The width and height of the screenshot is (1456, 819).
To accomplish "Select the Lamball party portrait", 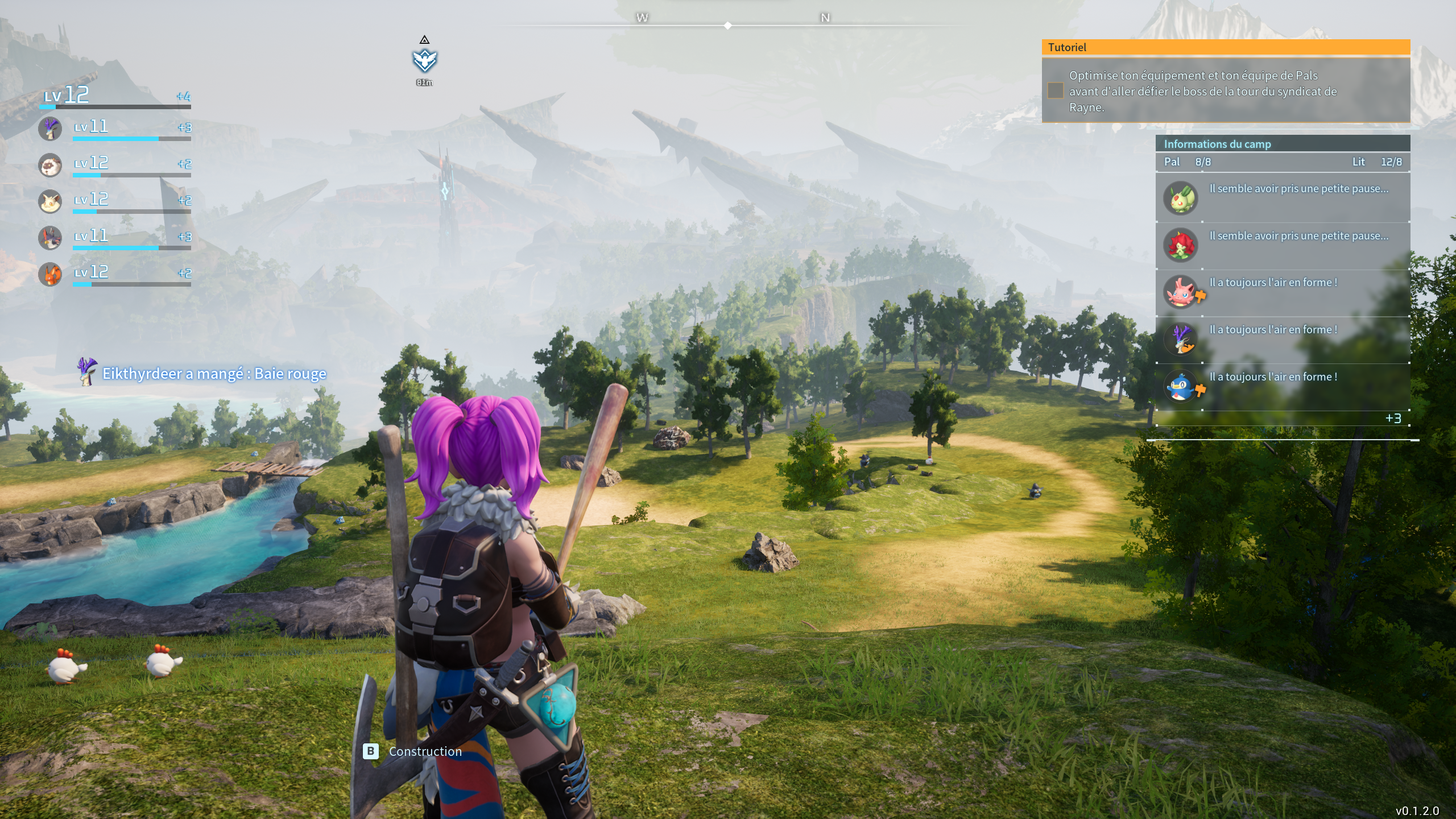I will [x=50, y=166].
